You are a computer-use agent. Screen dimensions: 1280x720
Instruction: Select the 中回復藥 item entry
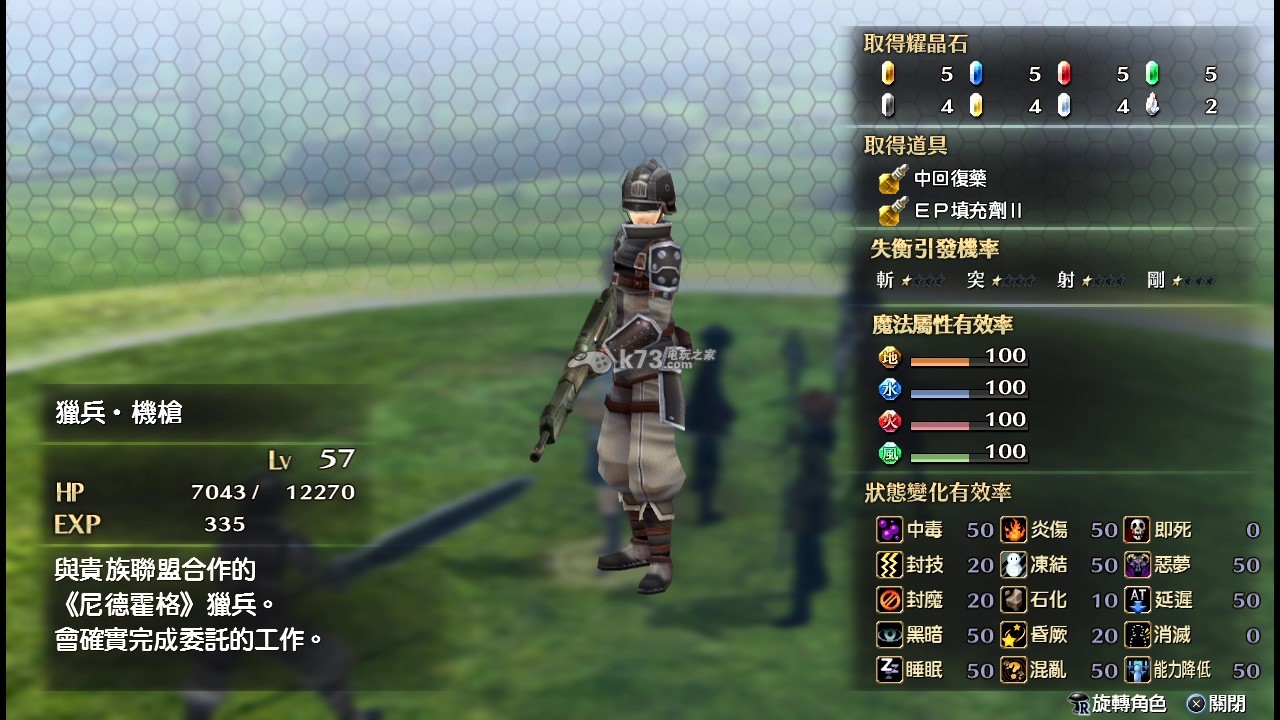[x=935, y=179]
